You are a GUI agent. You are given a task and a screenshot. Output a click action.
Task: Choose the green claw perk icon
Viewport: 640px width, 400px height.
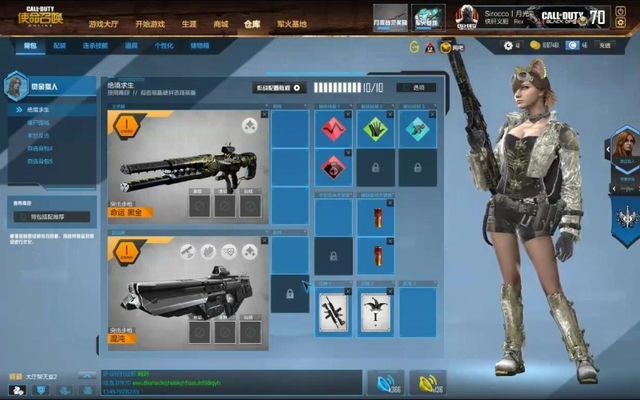pos(376,128)
